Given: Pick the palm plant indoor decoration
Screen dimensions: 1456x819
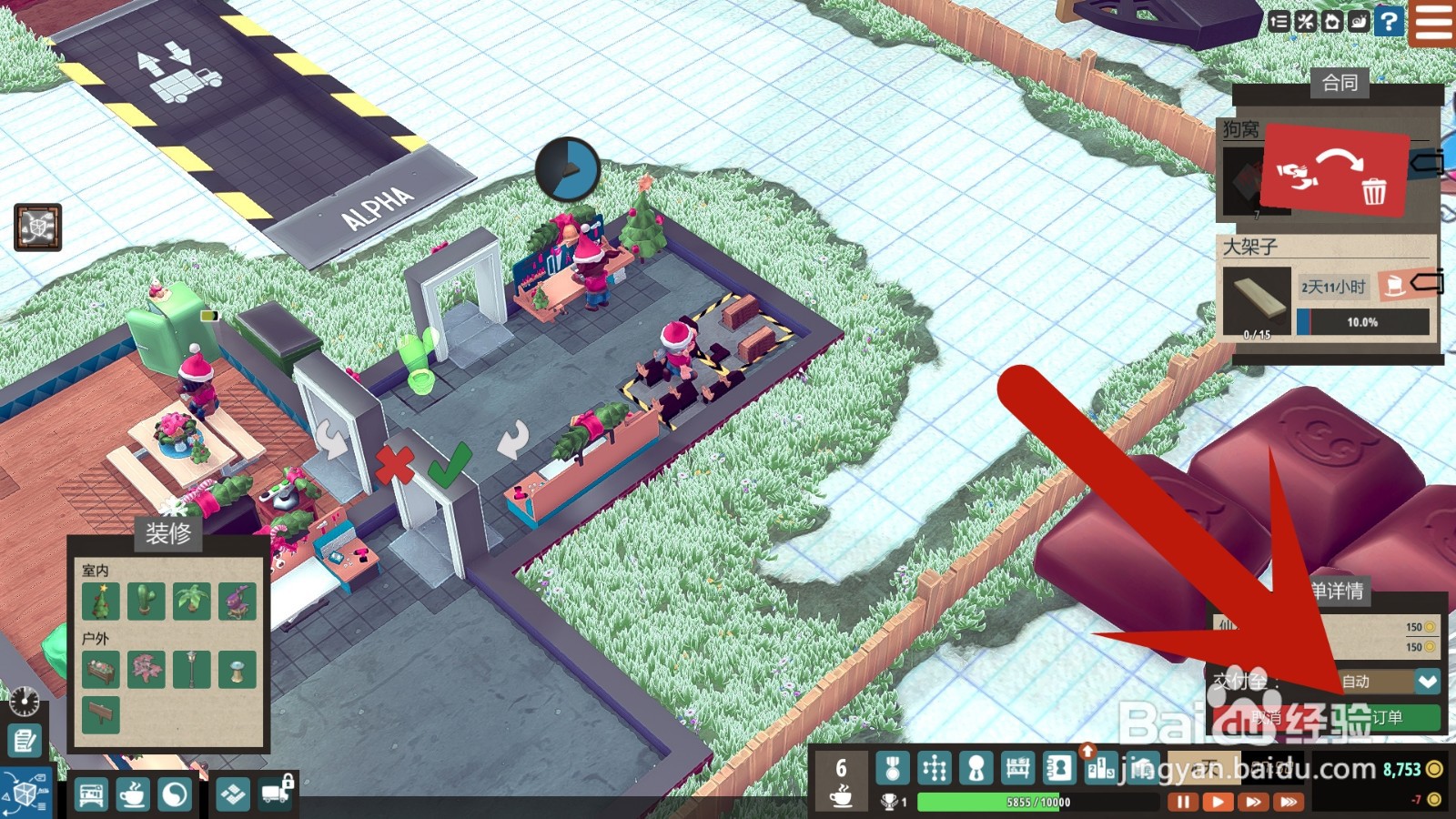Looking at the screenshot, I should (x=191, y=602).
